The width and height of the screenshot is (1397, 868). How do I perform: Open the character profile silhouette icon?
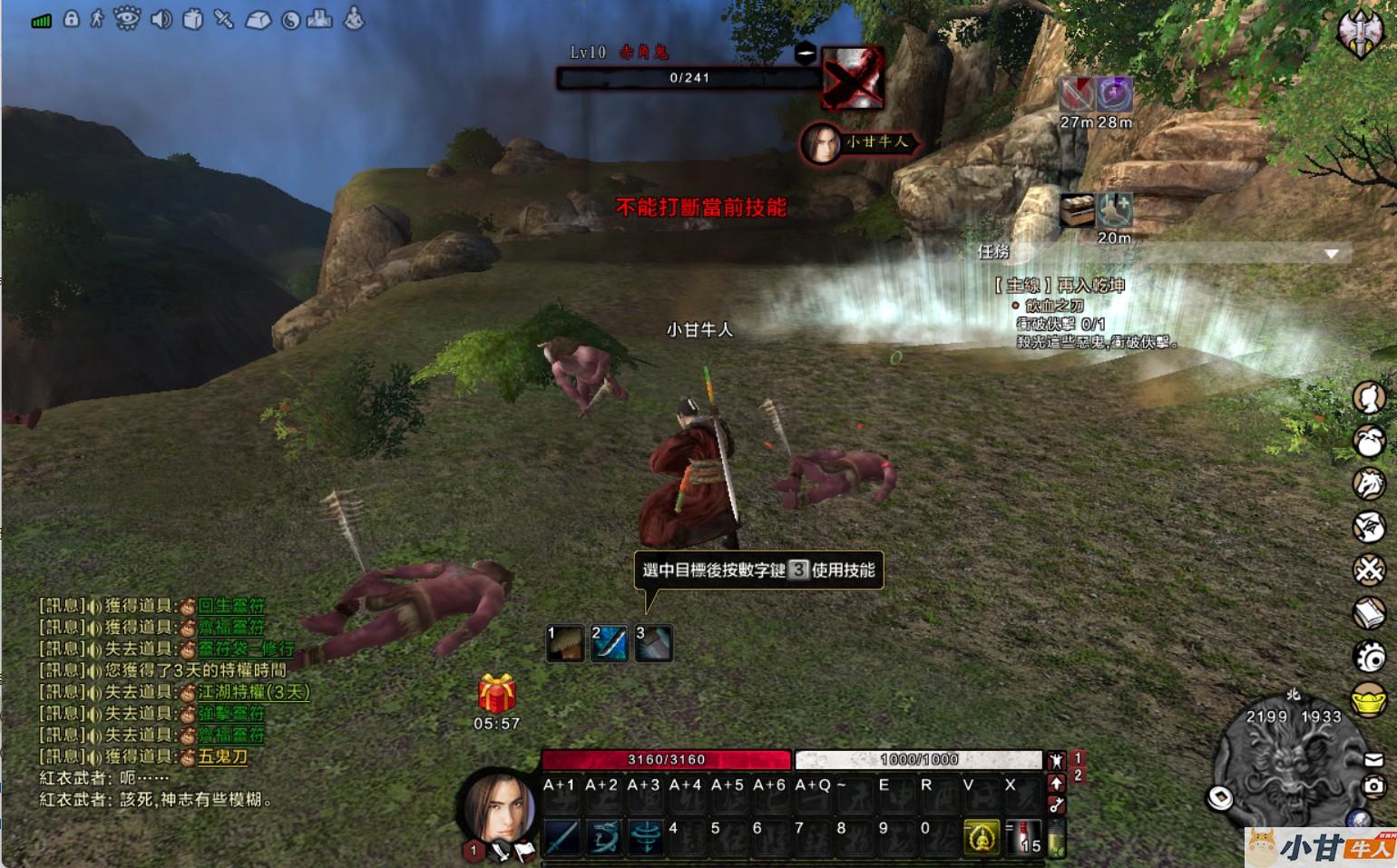pyautogui.click(x=1368, y=397)
